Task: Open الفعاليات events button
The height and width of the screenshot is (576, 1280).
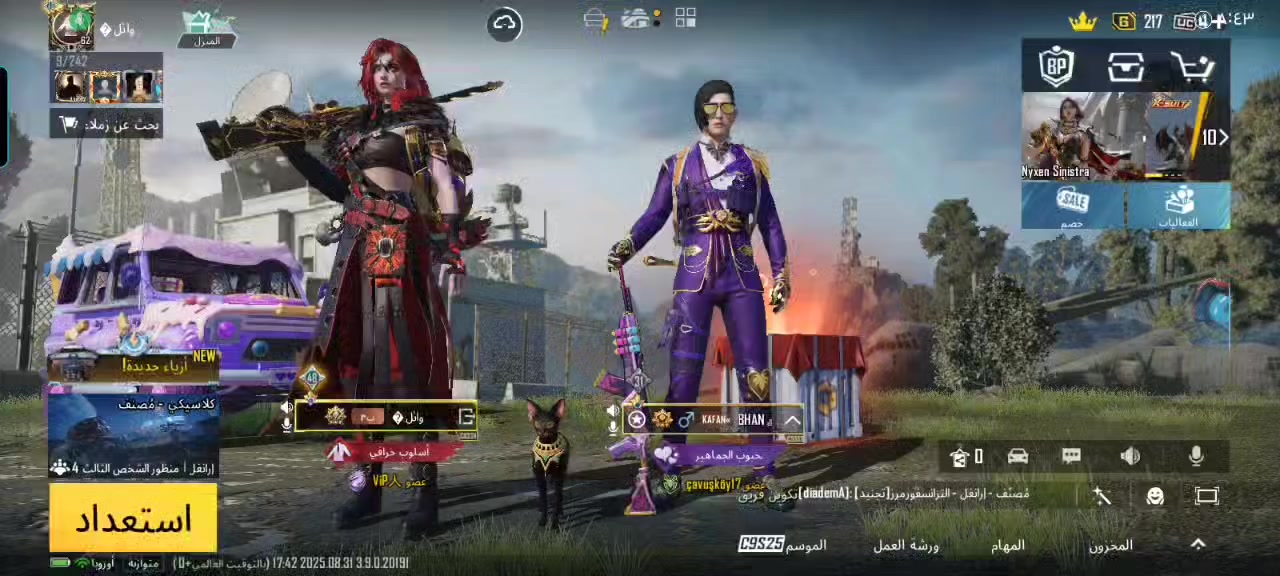Action: 1178,207
